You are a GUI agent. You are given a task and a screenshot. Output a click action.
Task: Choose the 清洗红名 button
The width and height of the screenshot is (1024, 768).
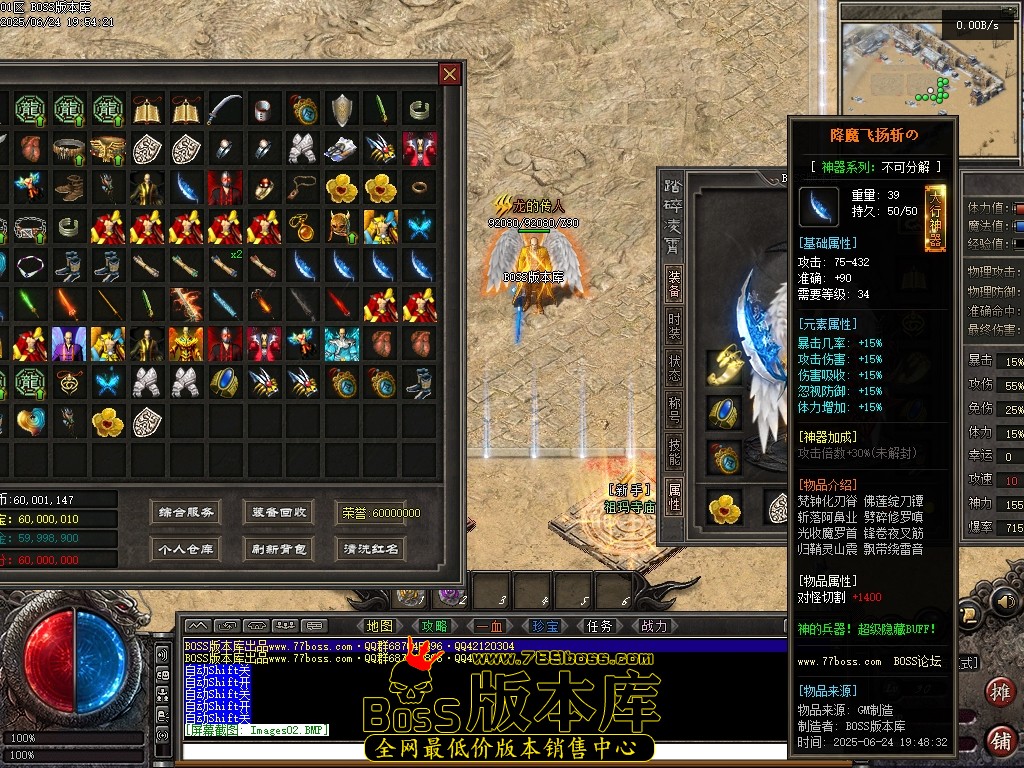coord(371,549)
